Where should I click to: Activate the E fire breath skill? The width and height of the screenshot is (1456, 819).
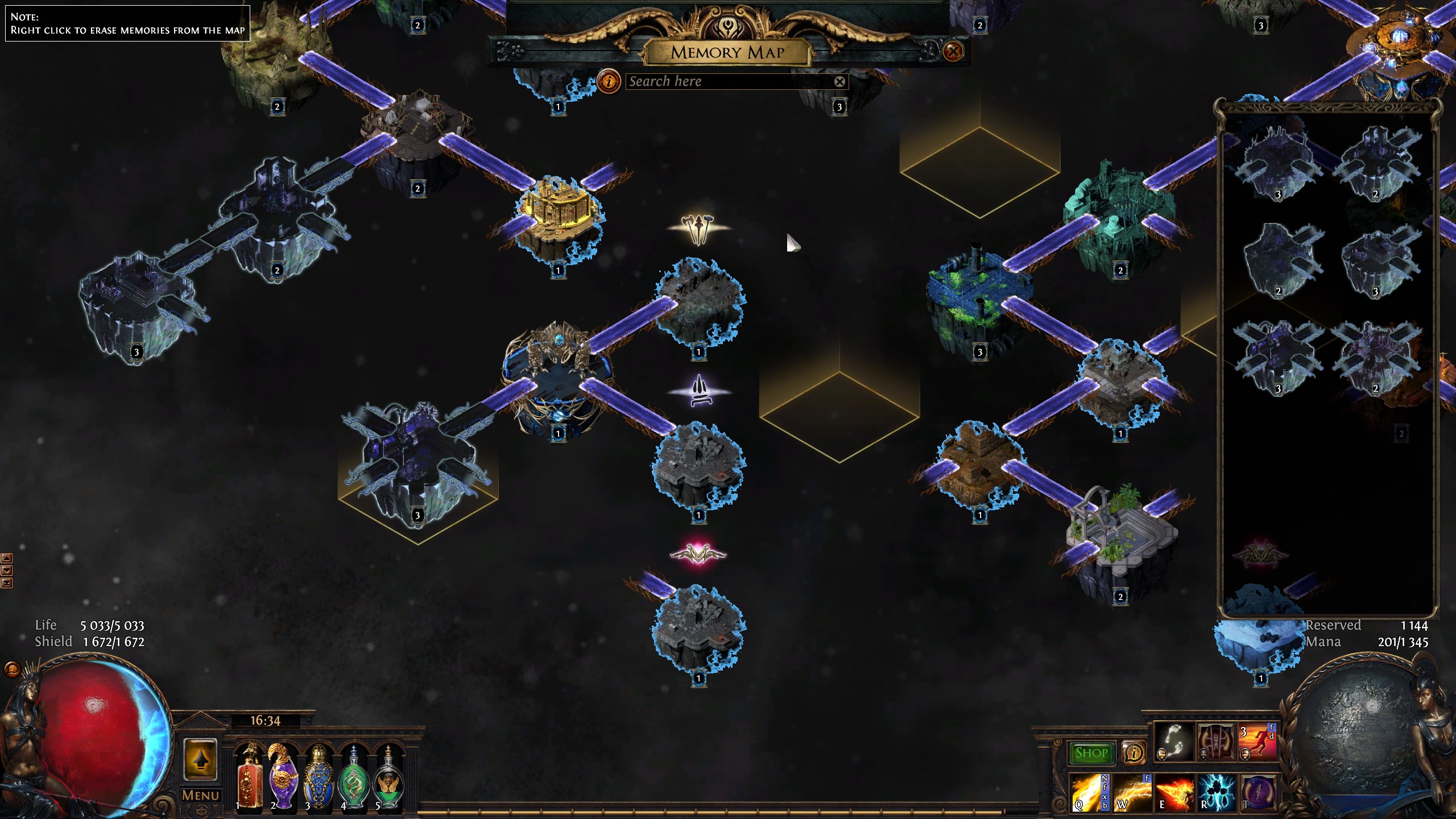(x=1174, y=792)
